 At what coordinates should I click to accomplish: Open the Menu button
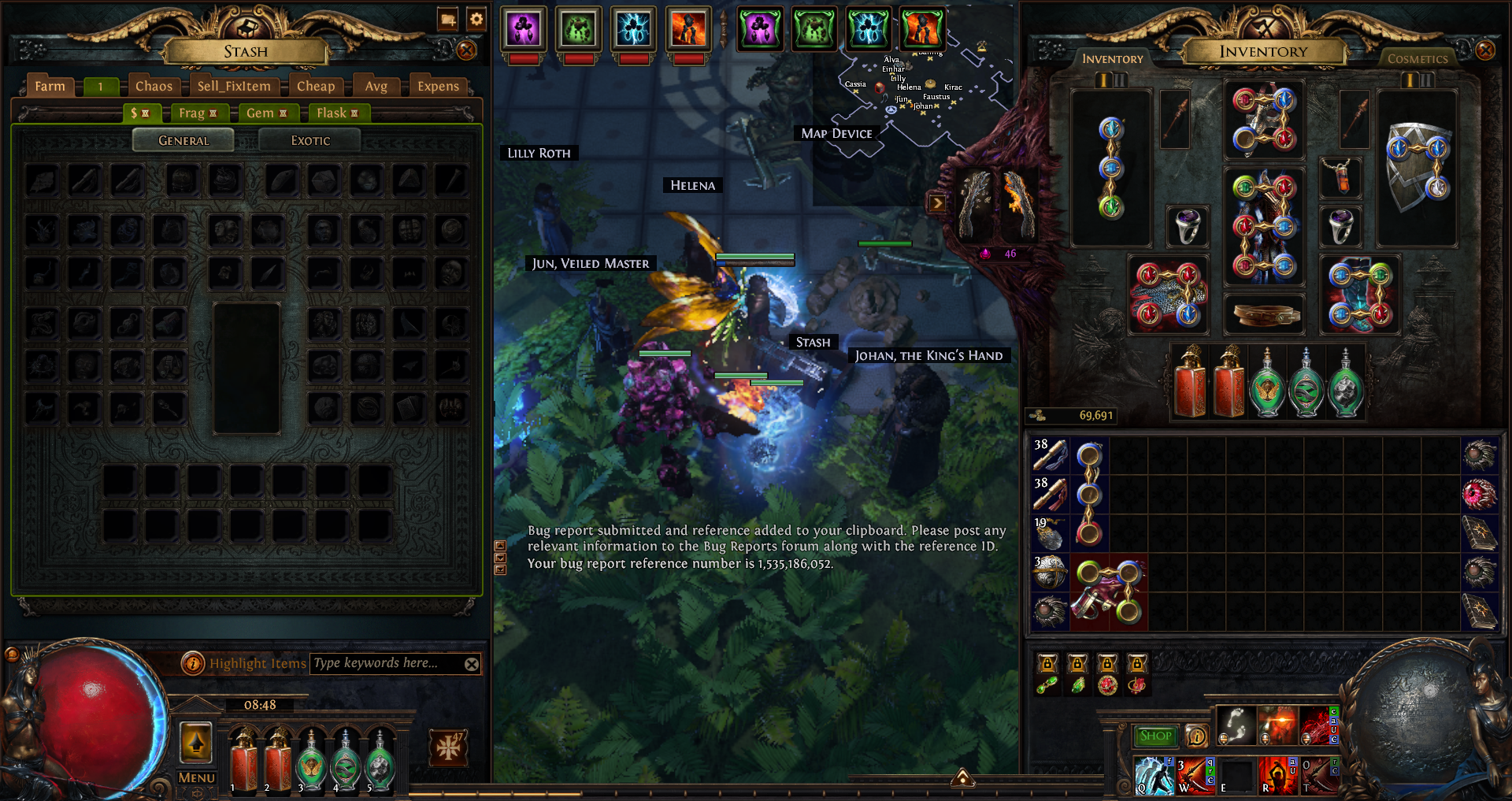(x=196, y=777)
